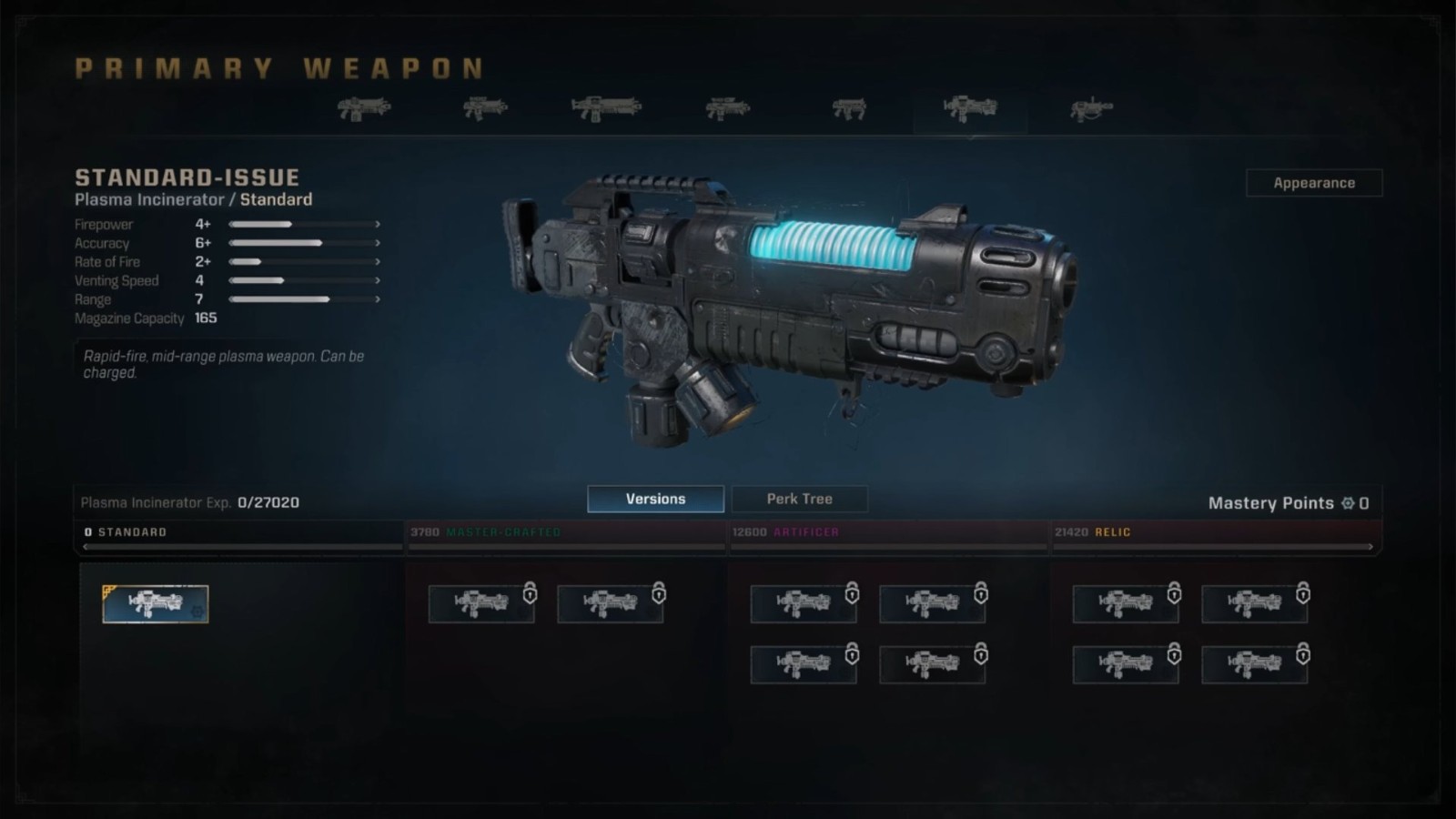
Task: Switch to the Perk Tree tab
Action: coord(799,499)
